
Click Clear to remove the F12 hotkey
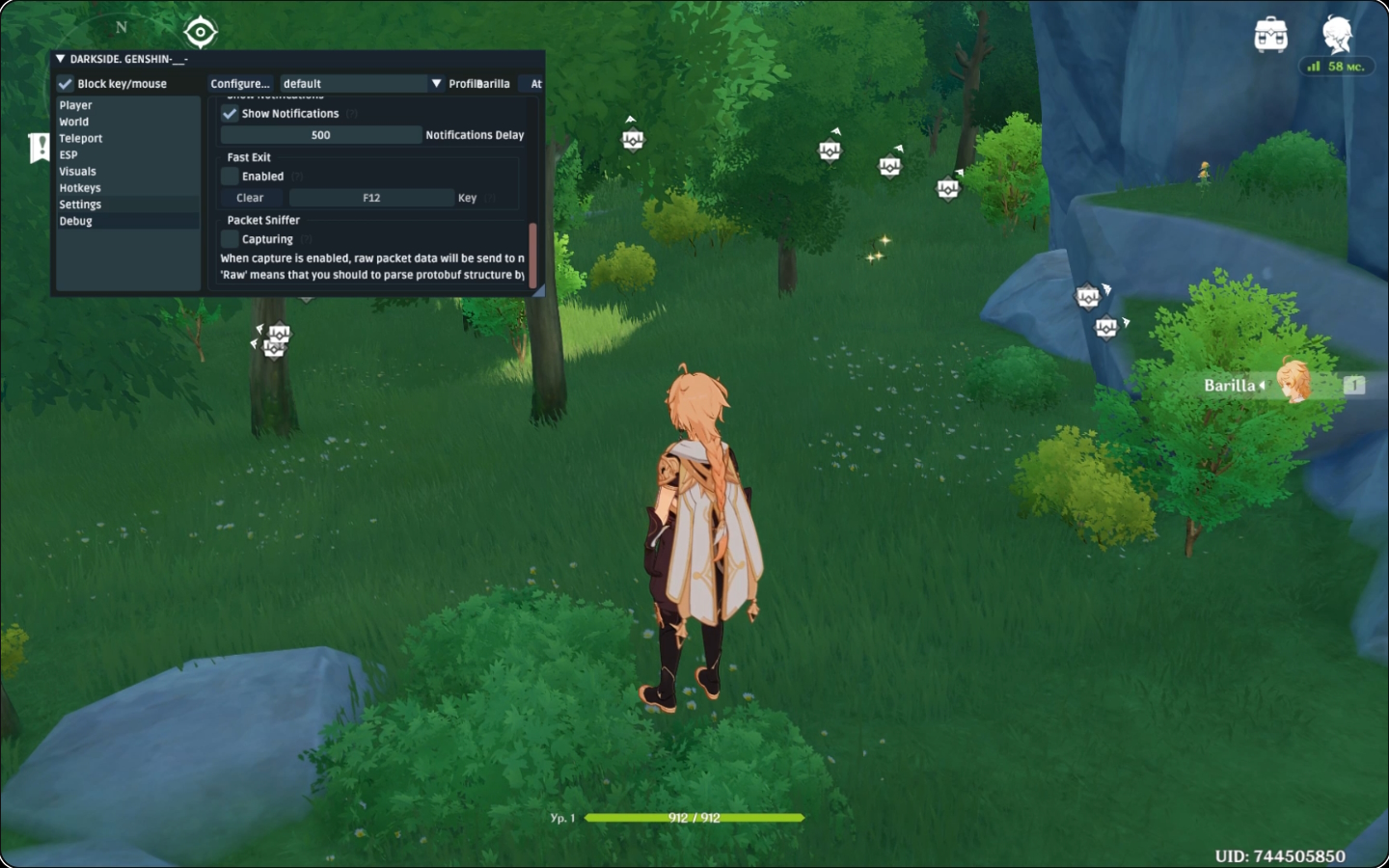coord(250,197)
